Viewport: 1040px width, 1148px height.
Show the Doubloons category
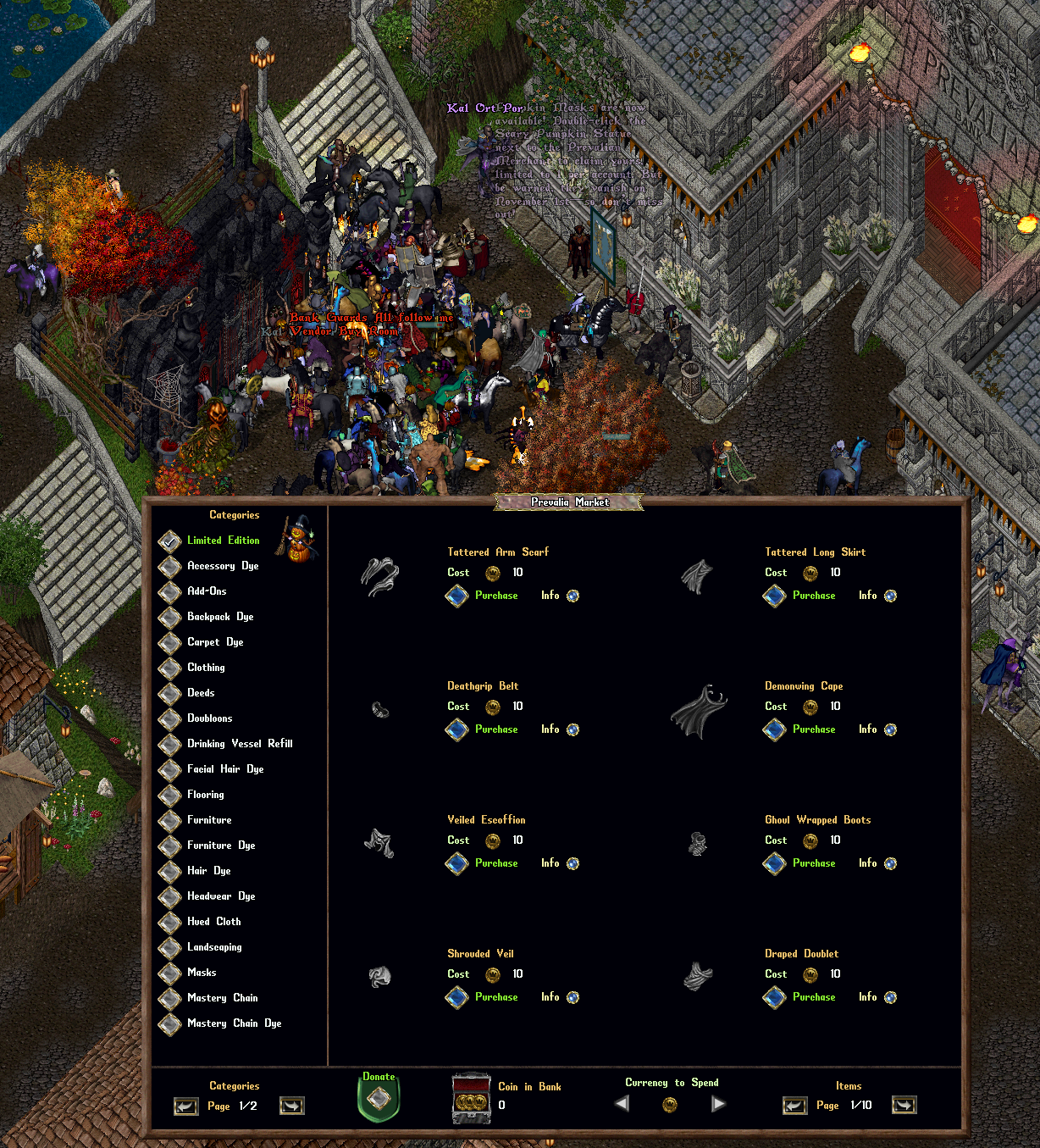point(171,718)
